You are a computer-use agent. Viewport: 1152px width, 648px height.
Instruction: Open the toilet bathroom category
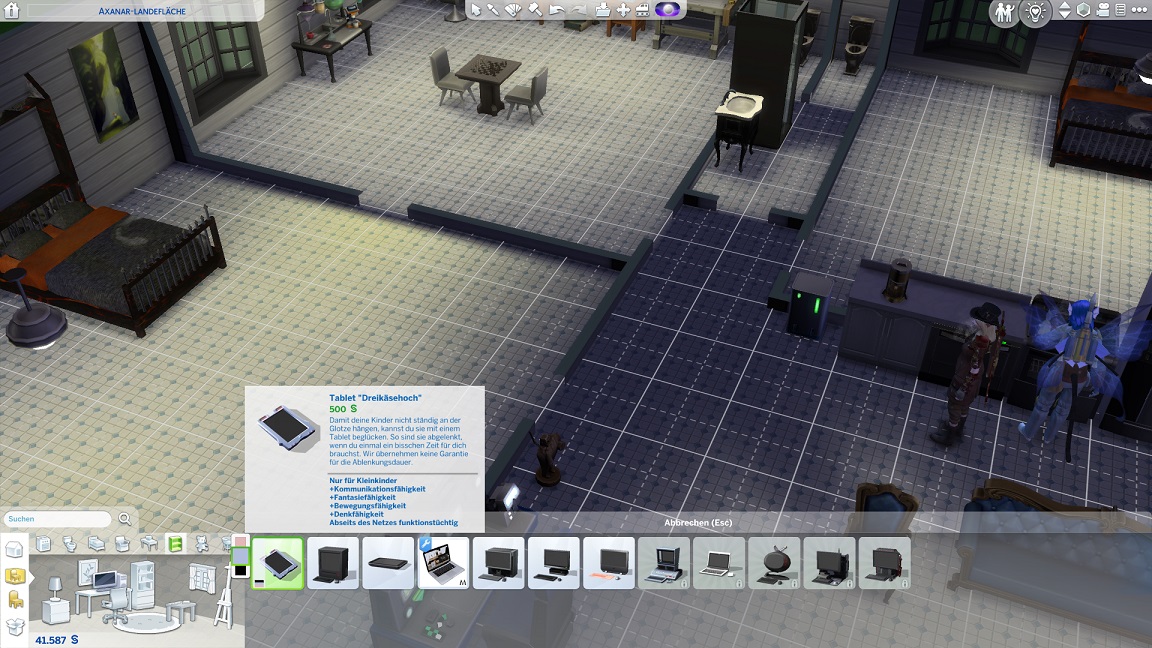pyautogui.click(x=70, y=544)
